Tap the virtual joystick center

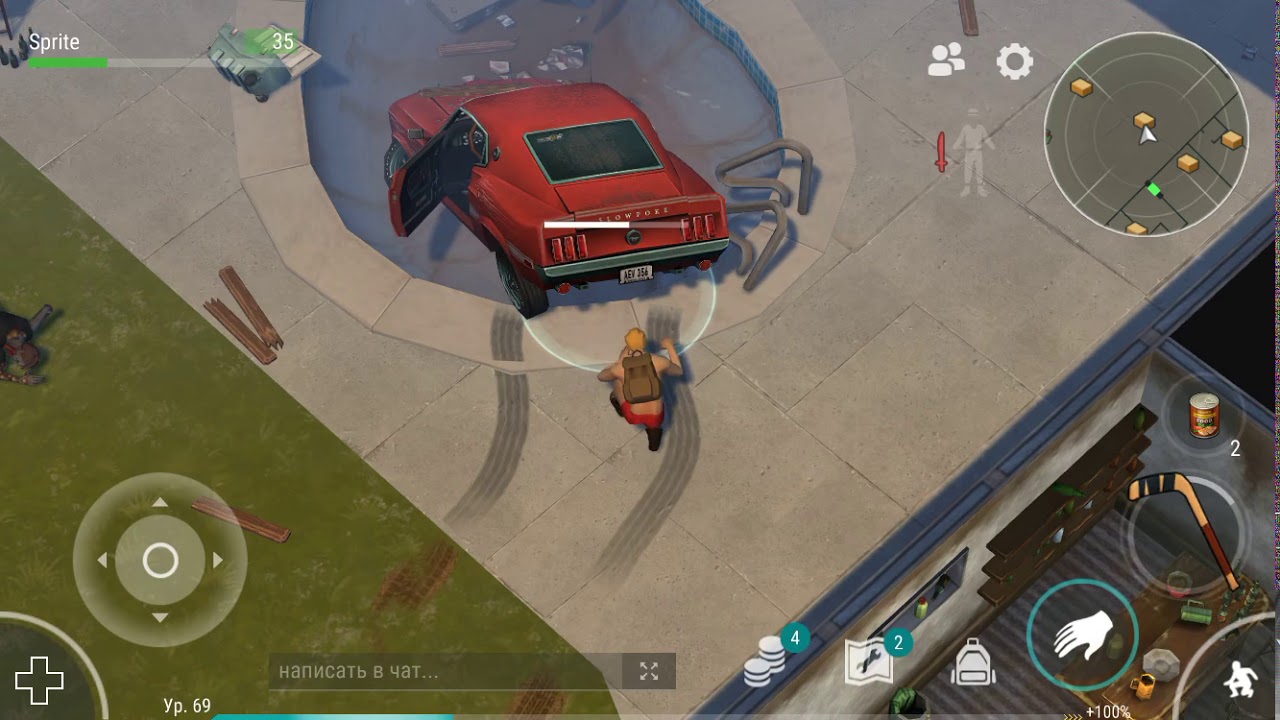click(160, 561)
